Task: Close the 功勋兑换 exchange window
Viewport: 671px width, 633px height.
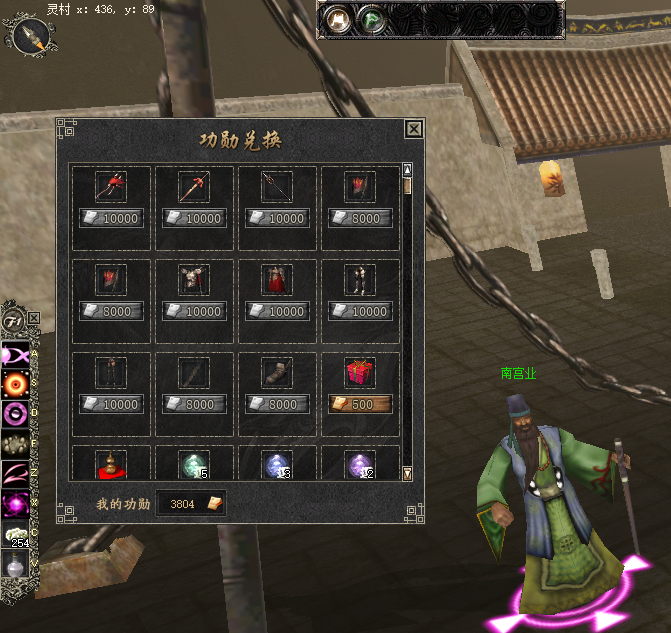Action: (x=413, y=129)
